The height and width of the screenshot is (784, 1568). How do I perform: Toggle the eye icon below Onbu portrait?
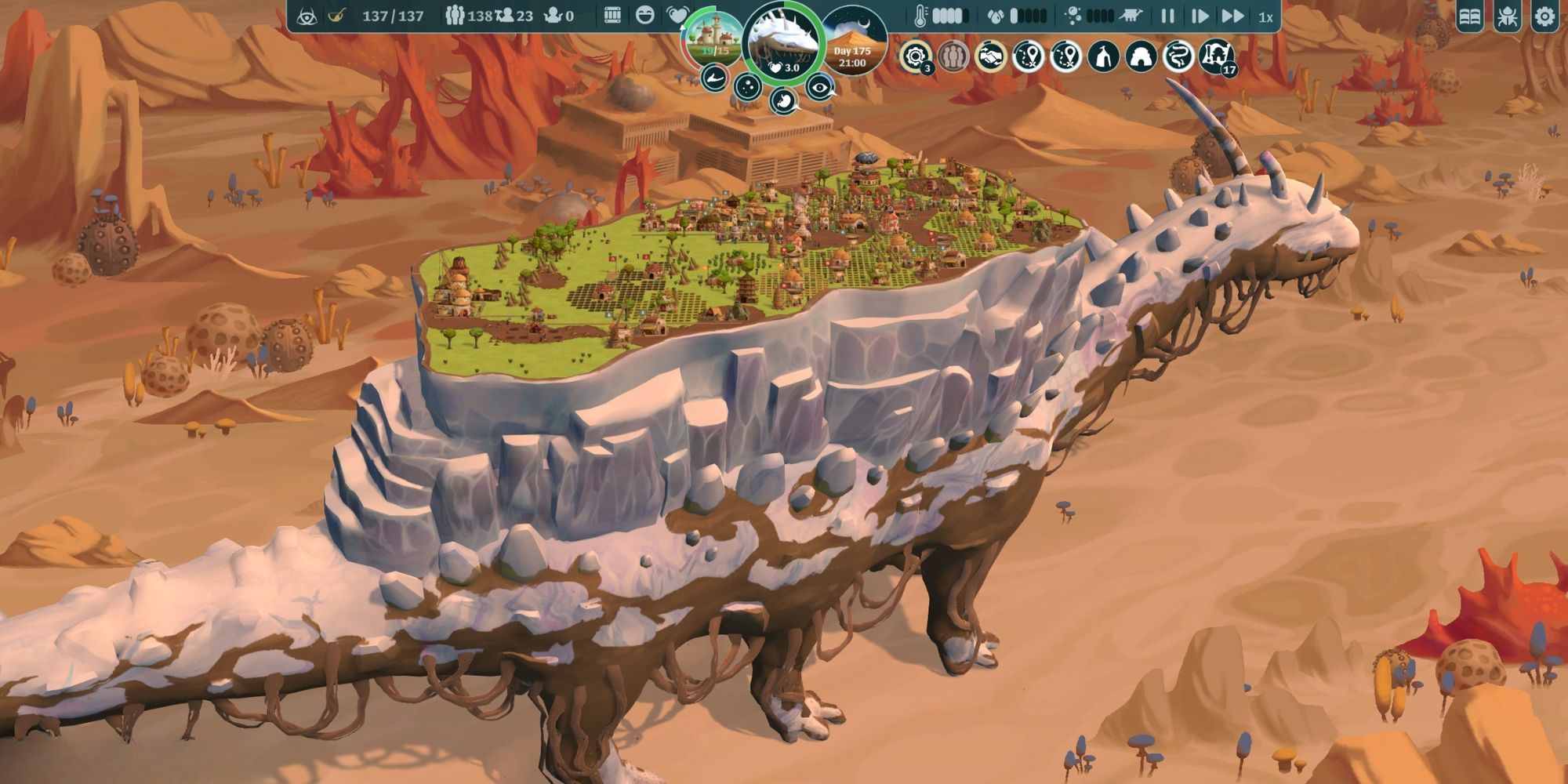click(x=819, y=87)
